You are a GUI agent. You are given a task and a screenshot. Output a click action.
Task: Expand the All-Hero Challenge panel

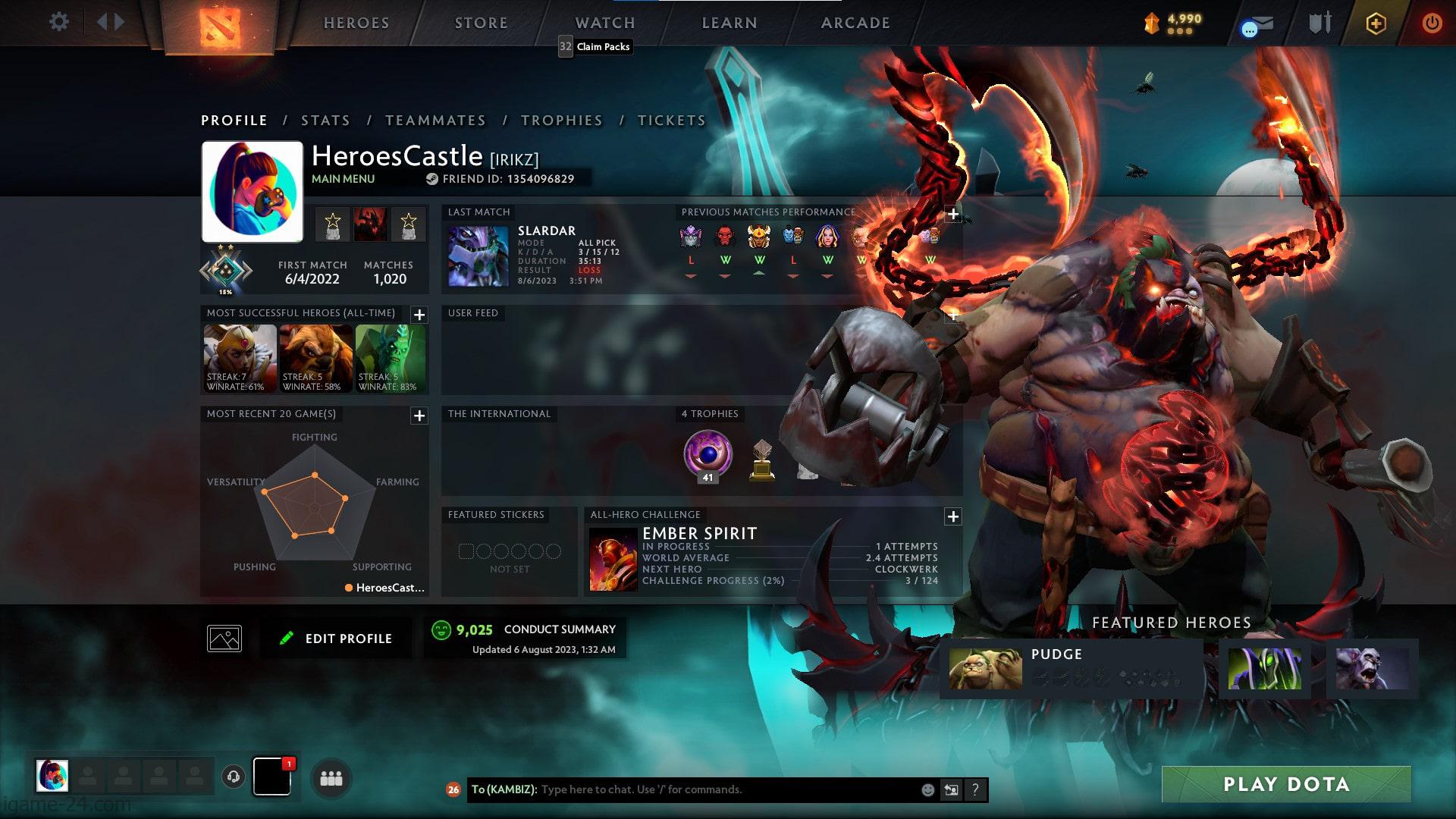[952, 516]
